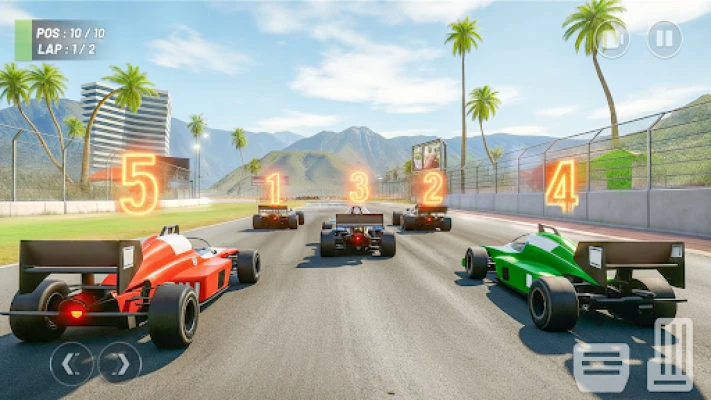Steer left with the left arrow button

[x=72, y=363]
